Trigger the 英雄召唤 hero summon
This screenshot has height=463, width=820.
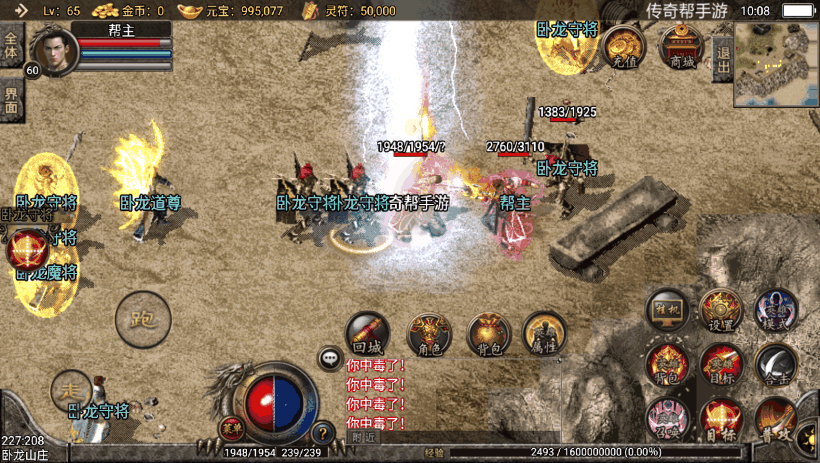(x=666, y=418)
